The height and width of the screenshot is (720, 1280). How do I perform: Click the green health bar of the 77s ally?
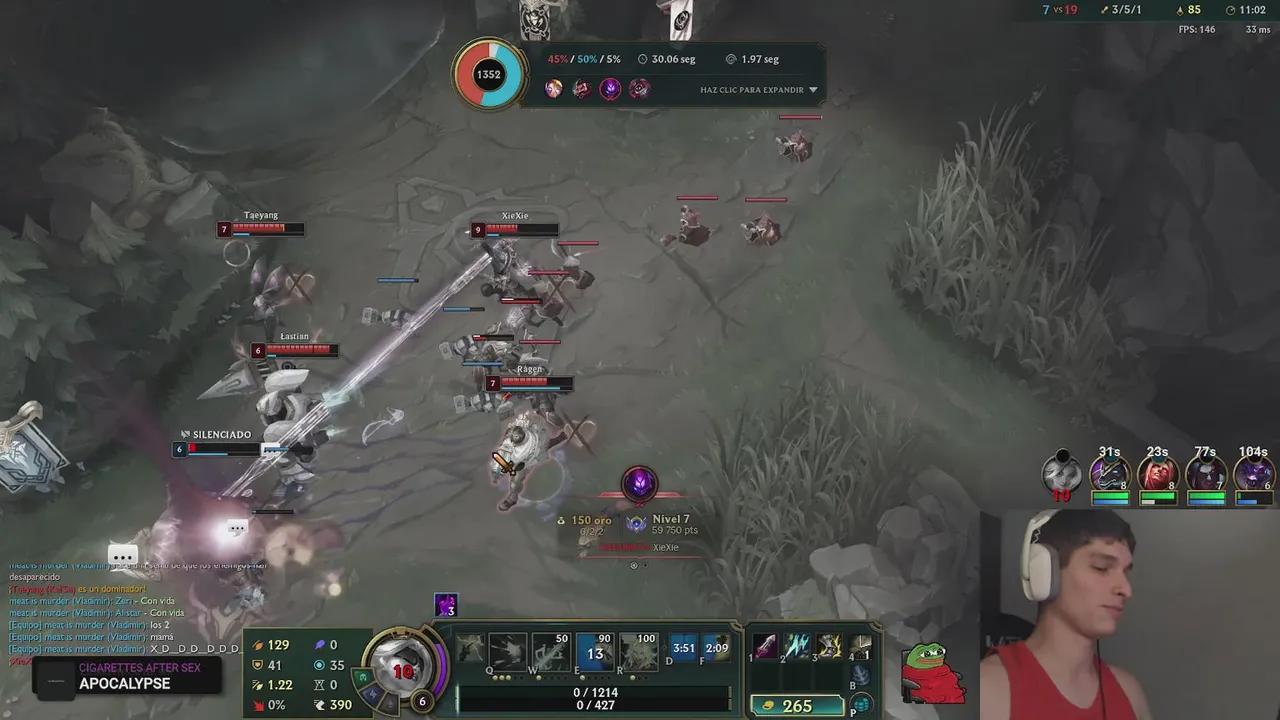click(1205, 495)
